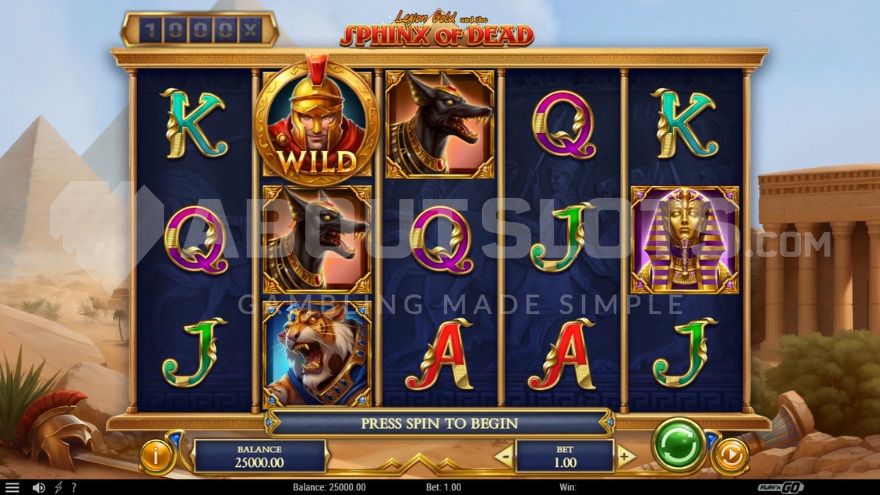880x495 pixels.
Task: Spin the reels with the green button
Action: pyautogui.click(x=679, y=443)
